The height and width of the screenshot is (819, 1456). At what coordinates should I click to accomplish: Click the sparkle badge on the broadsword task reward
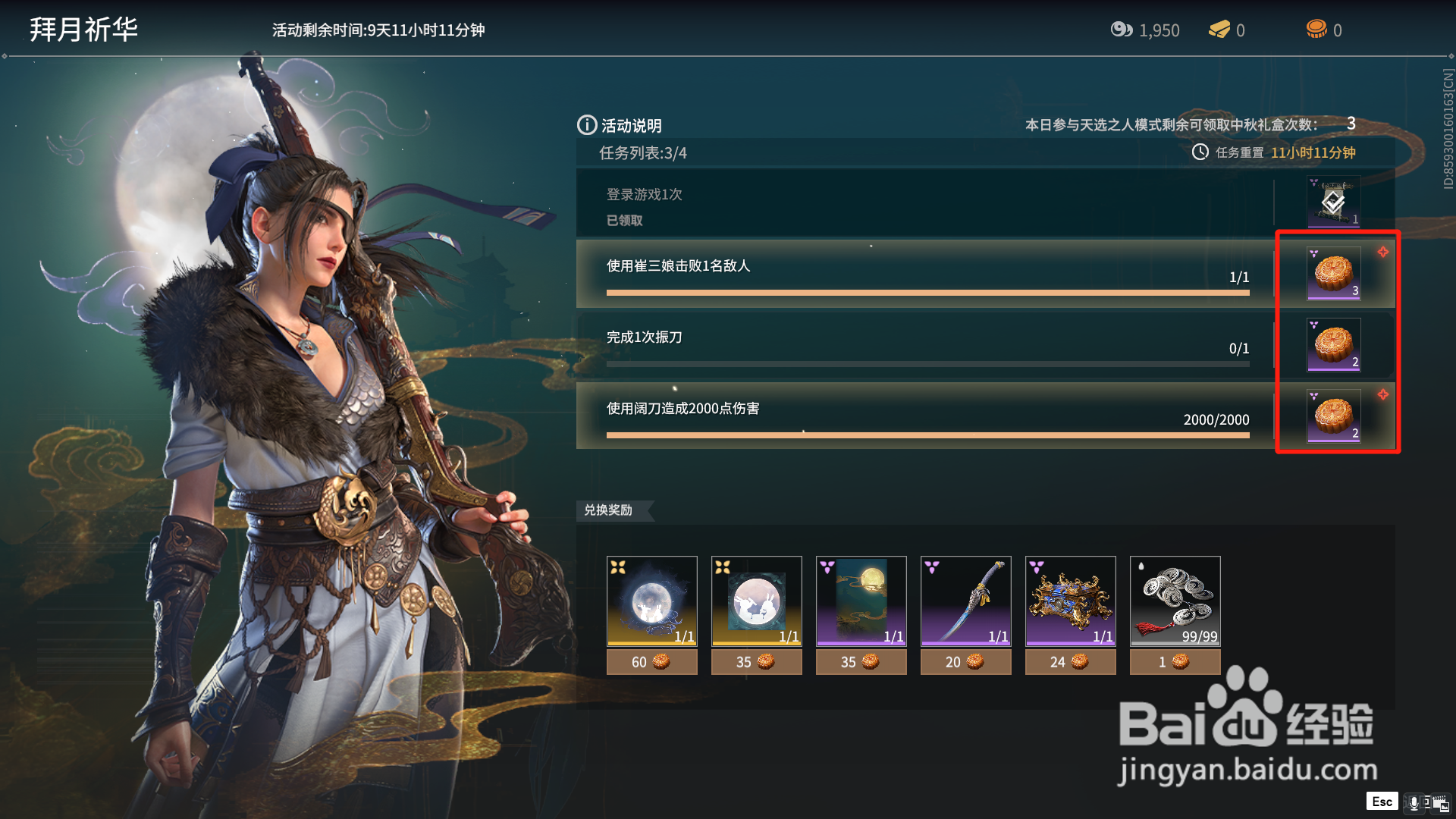pos(1385,394)
